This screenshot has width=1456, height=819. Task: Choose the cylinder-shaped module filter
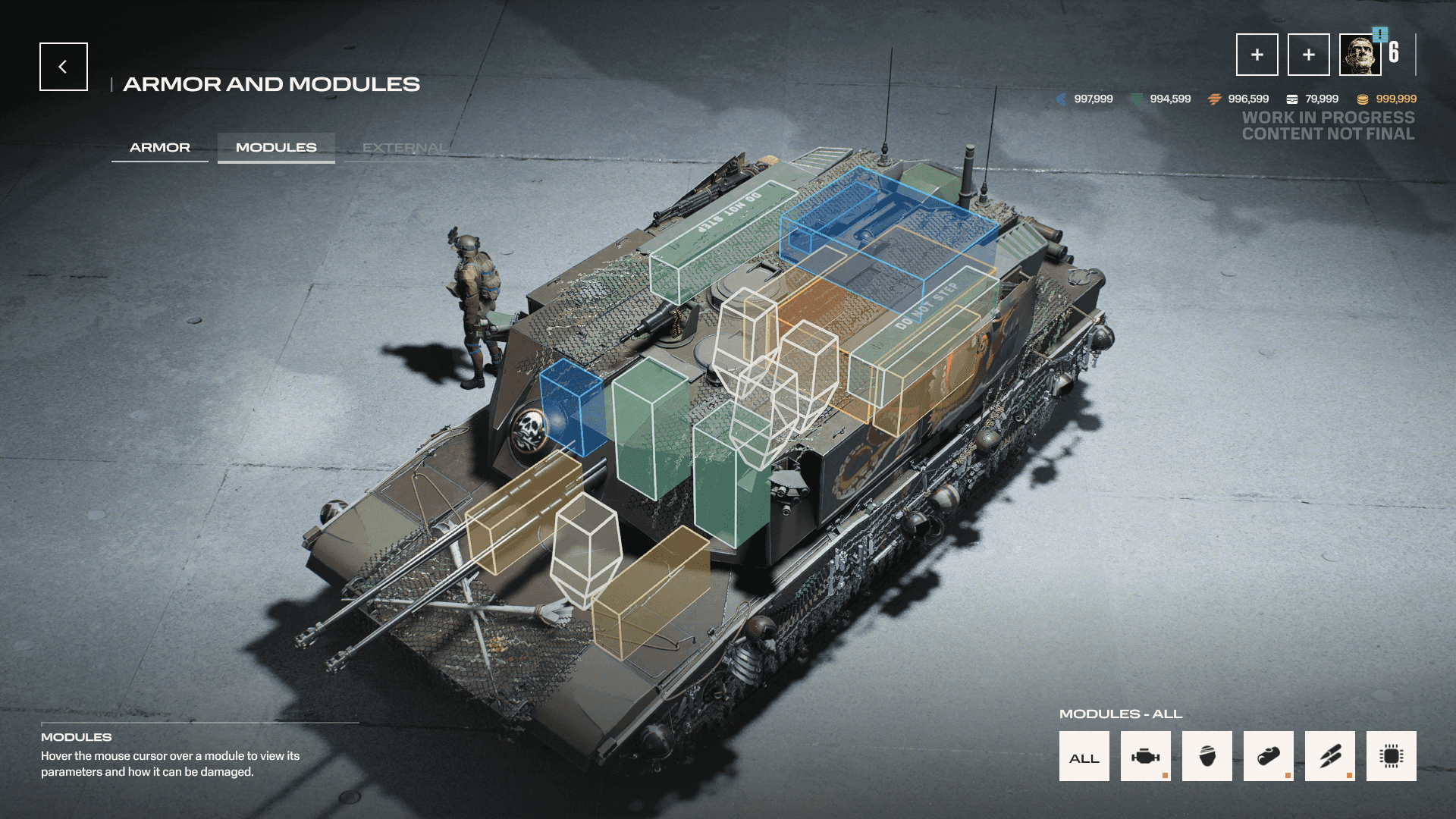[x=1268, y=757]
